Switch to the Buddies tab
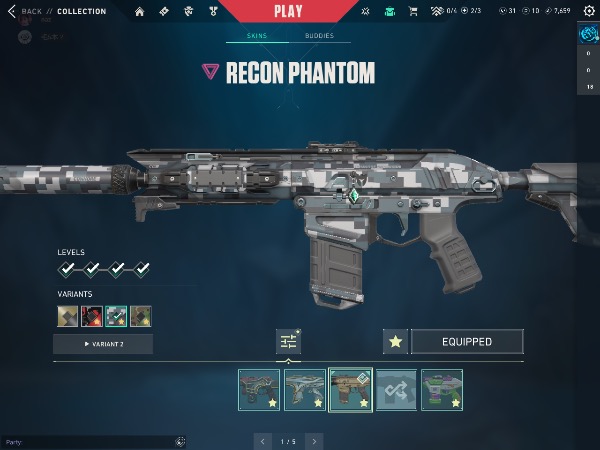The width and height of the screenshot is (600, 450). coord(319,36)
